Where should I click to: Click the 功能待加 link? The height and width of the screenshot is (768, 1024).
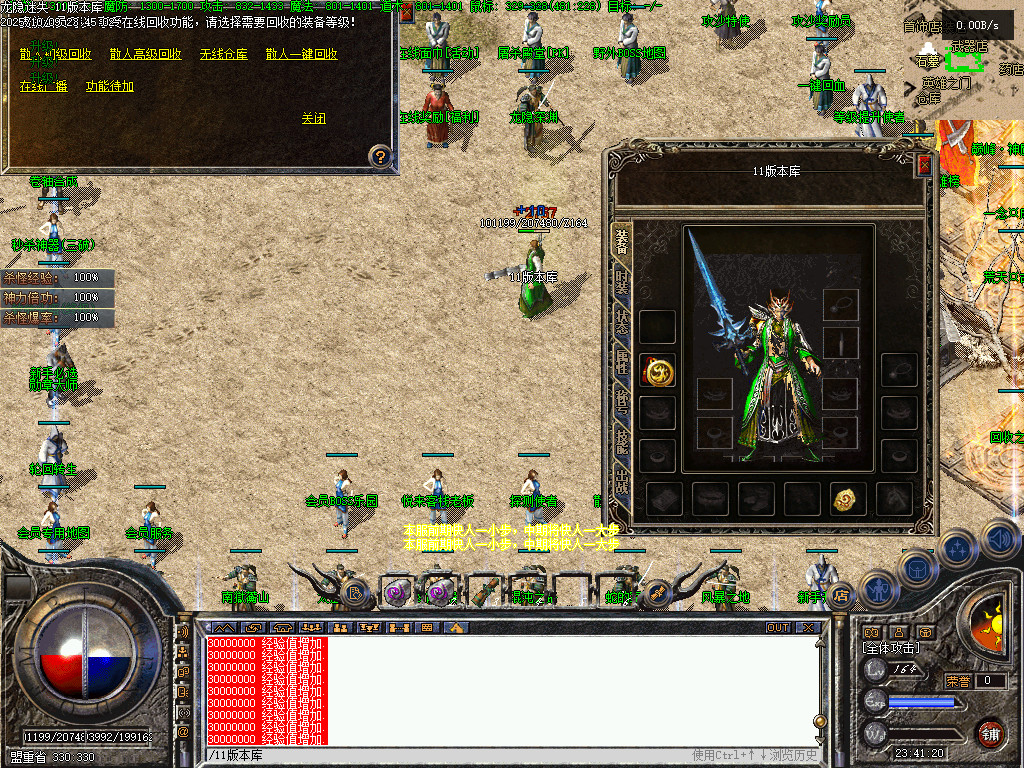[x=109, y=86]
